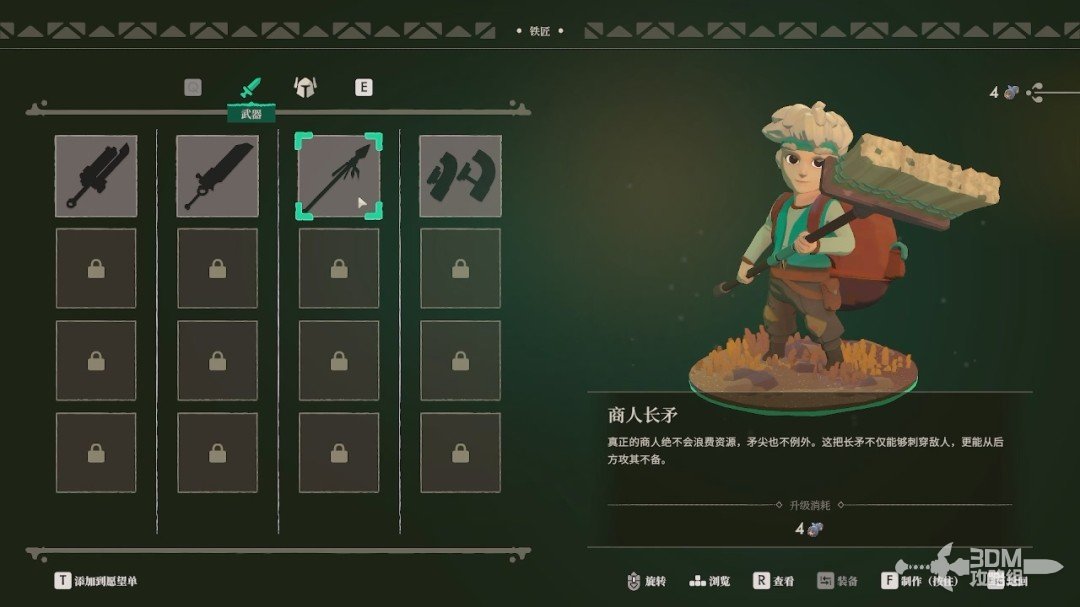Image resolution: width=1080 pixels, height=607 pixels.
Task: Click 添加到愿望单 to add to wishlist
Action: click(x=97, y=580)
